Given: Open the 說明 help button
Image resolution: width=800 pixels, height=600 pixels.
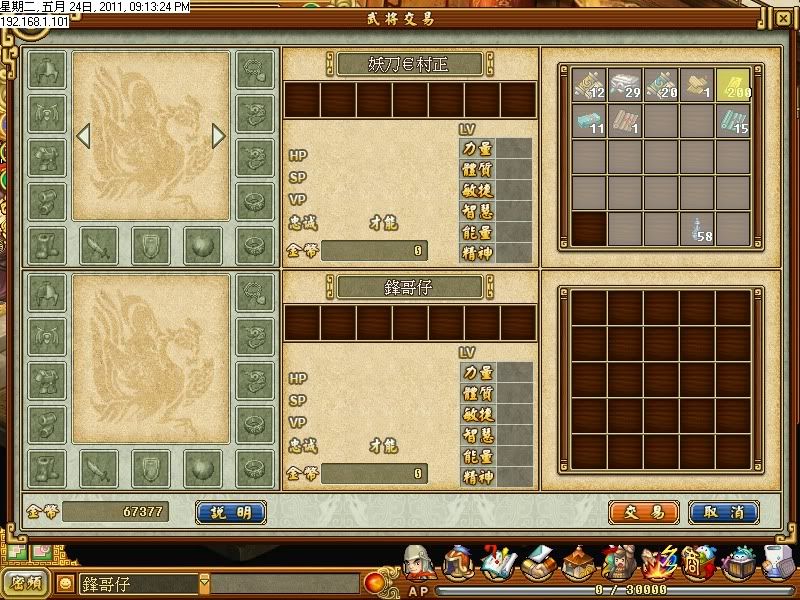Looking at the screenshot, I should (x=231, y=513).
